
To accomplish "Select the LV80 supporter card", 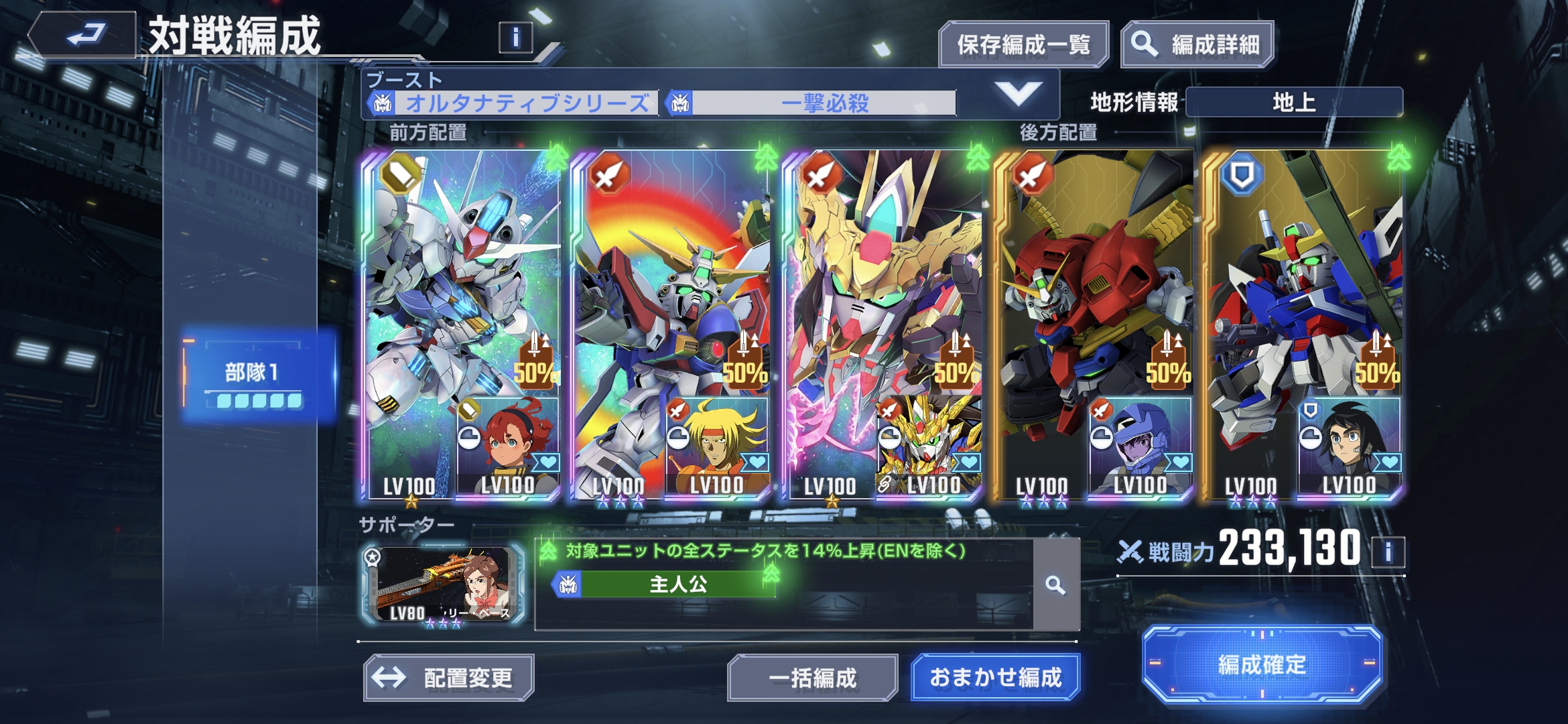I will click(442, 585).
